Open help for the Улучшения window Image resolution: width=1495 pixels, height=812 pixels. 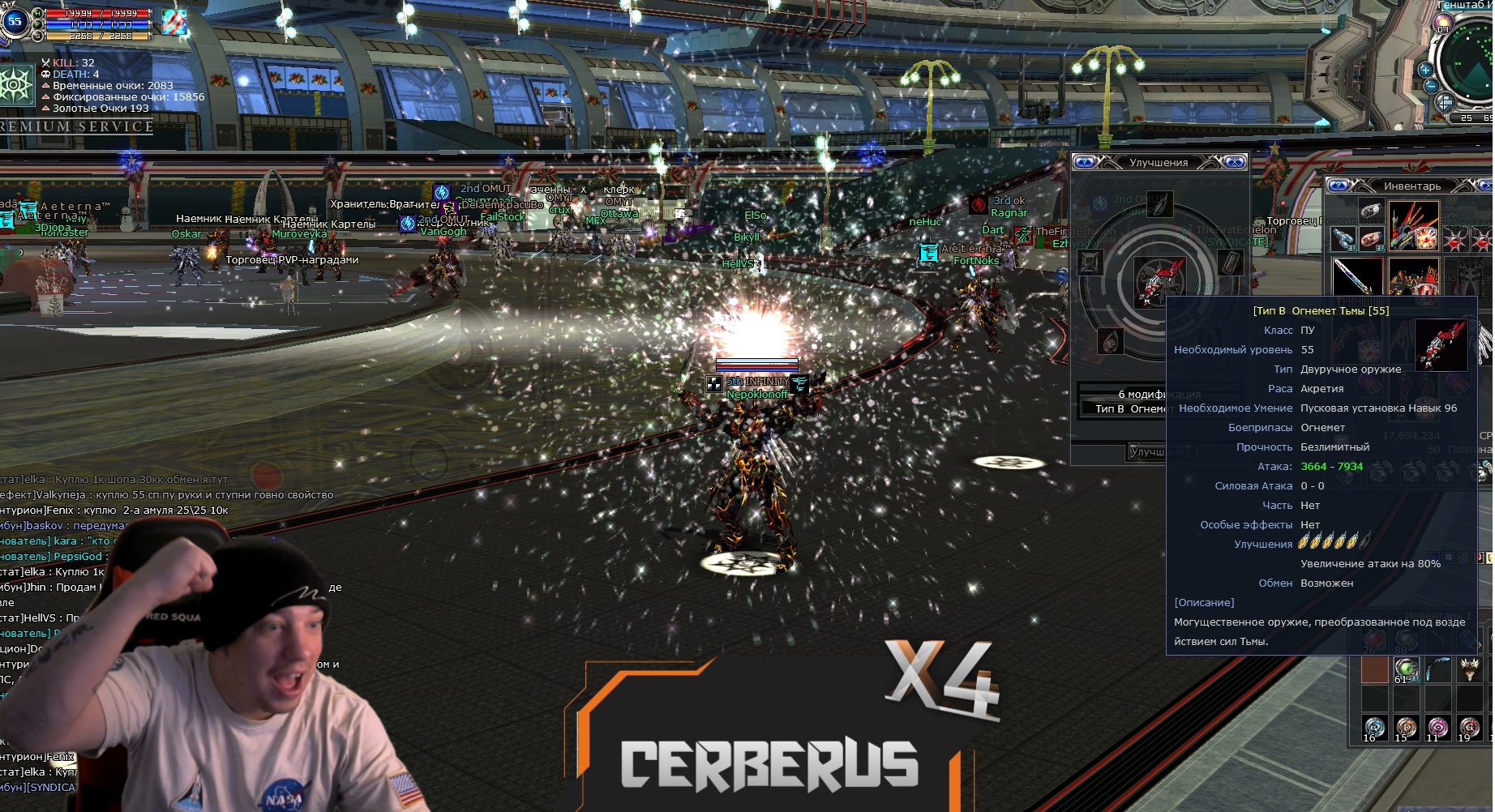[x=1086, y=162]
